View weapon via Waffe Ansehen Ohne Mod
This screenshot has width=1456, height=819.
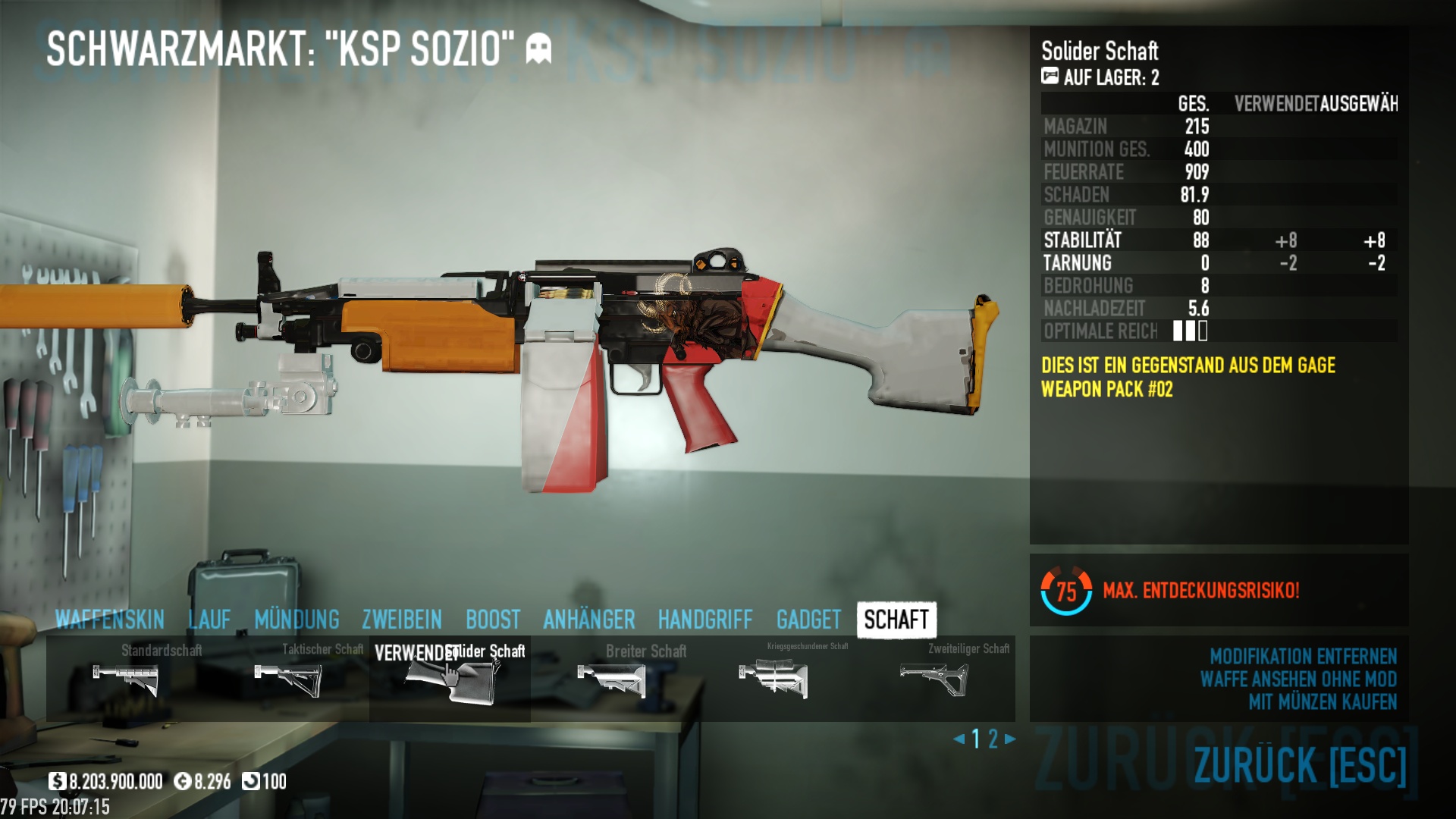(x=1298, y=679)
